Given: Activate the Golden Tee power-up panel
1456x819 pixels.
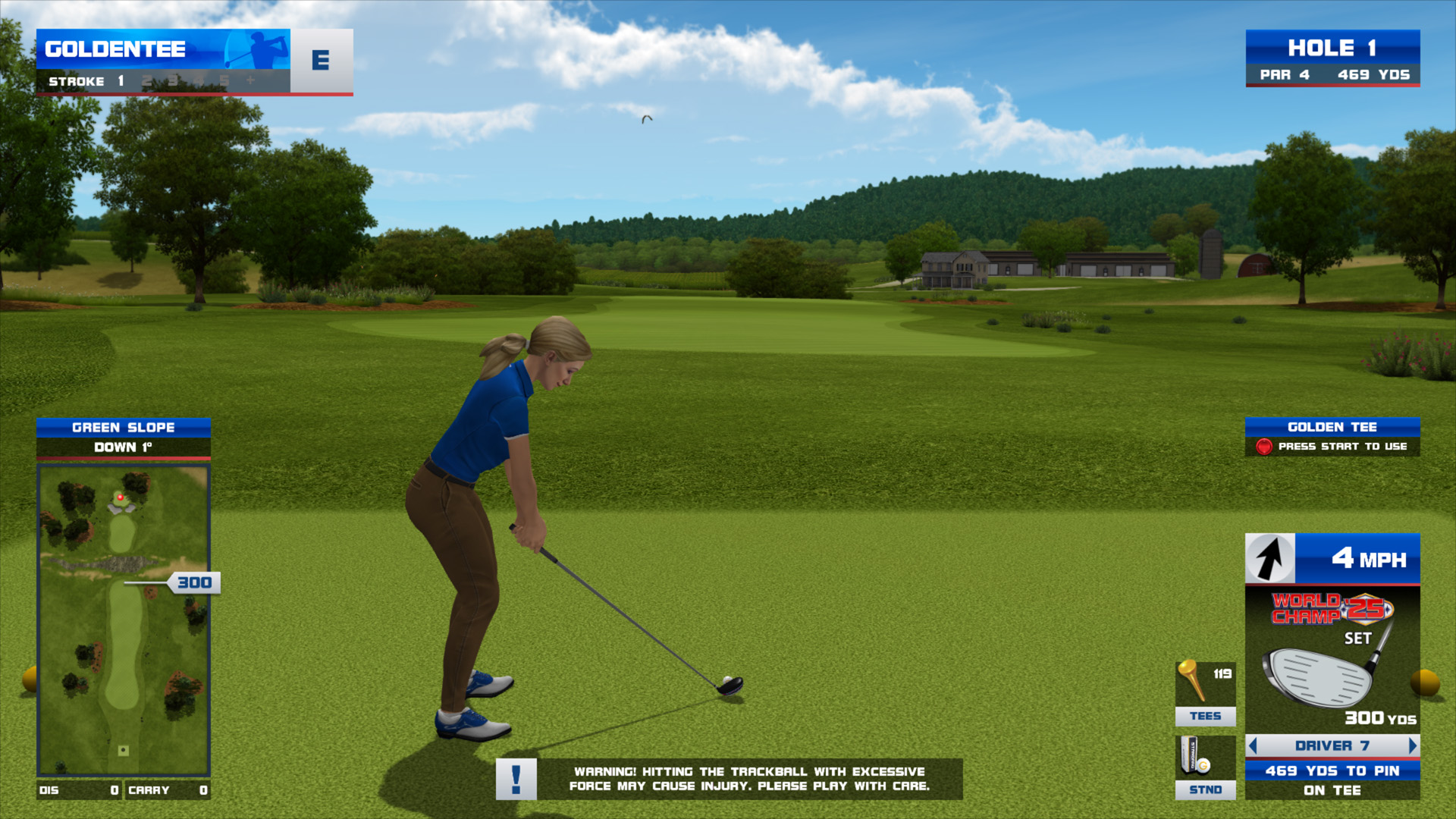Looking at the screenshot, I should pos(1332,437).
